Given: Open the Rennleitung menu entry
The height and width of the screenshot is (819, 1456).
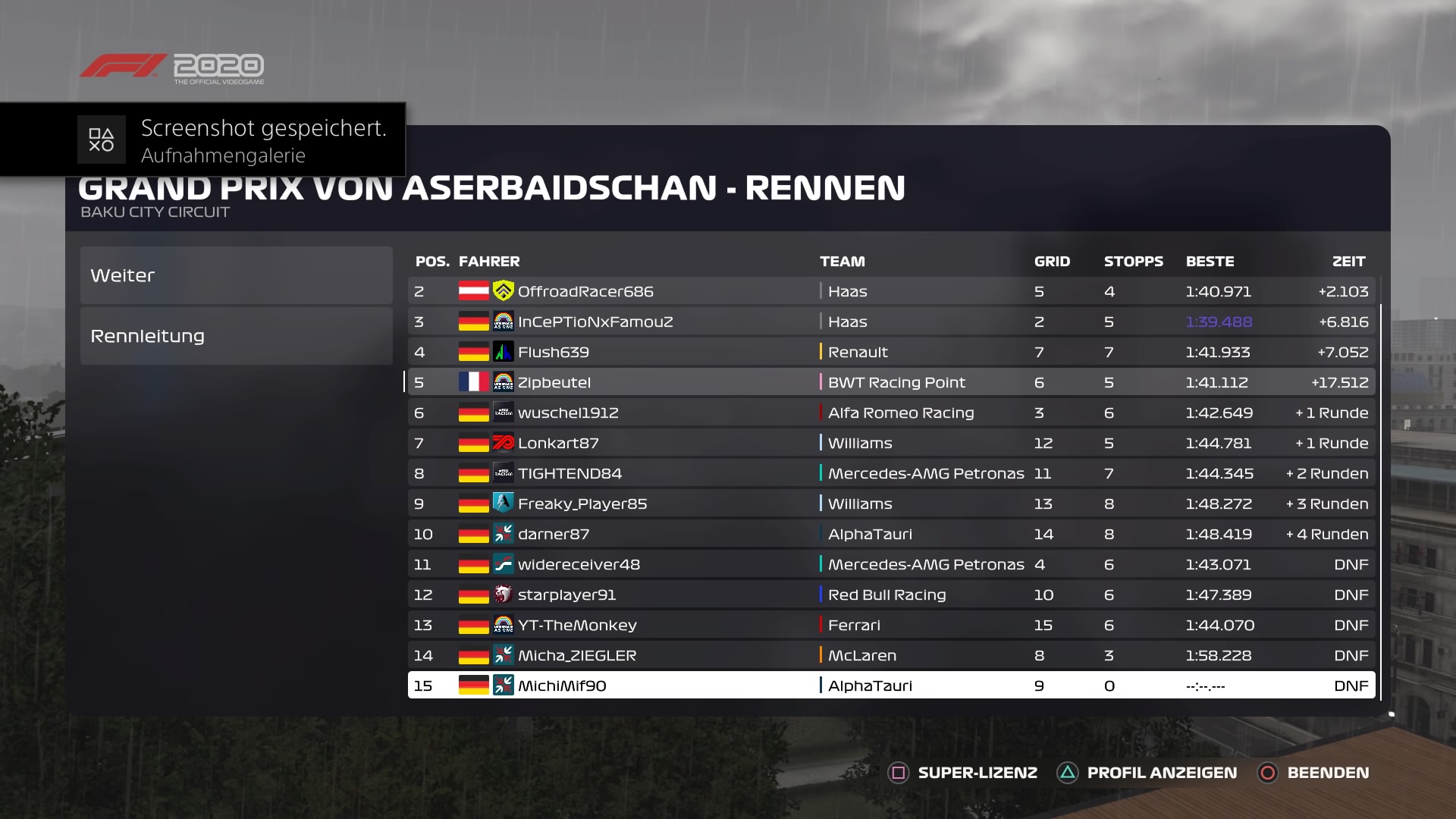Looking at the screenshot, I should [236, 336].
